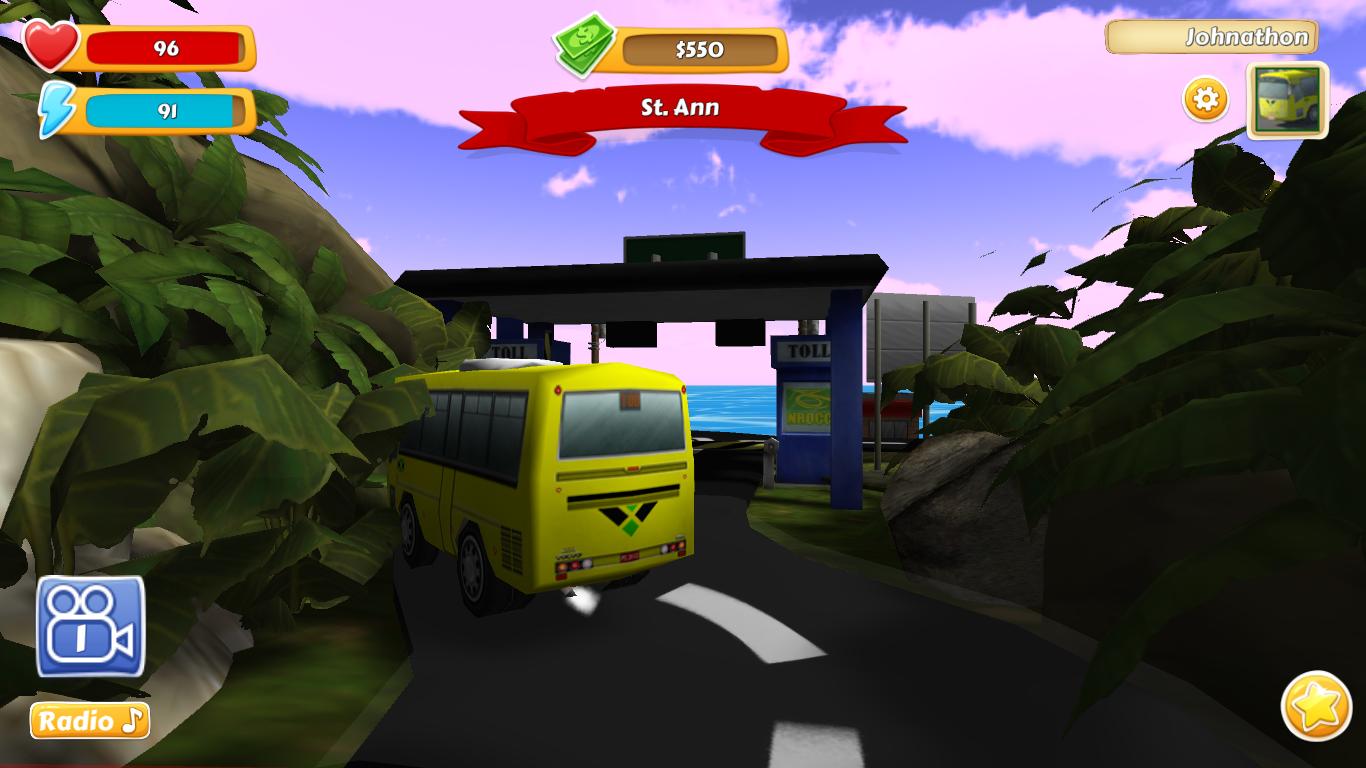
Task: Click the blue energy bar showing 91
Action: [x=165, y=112]
